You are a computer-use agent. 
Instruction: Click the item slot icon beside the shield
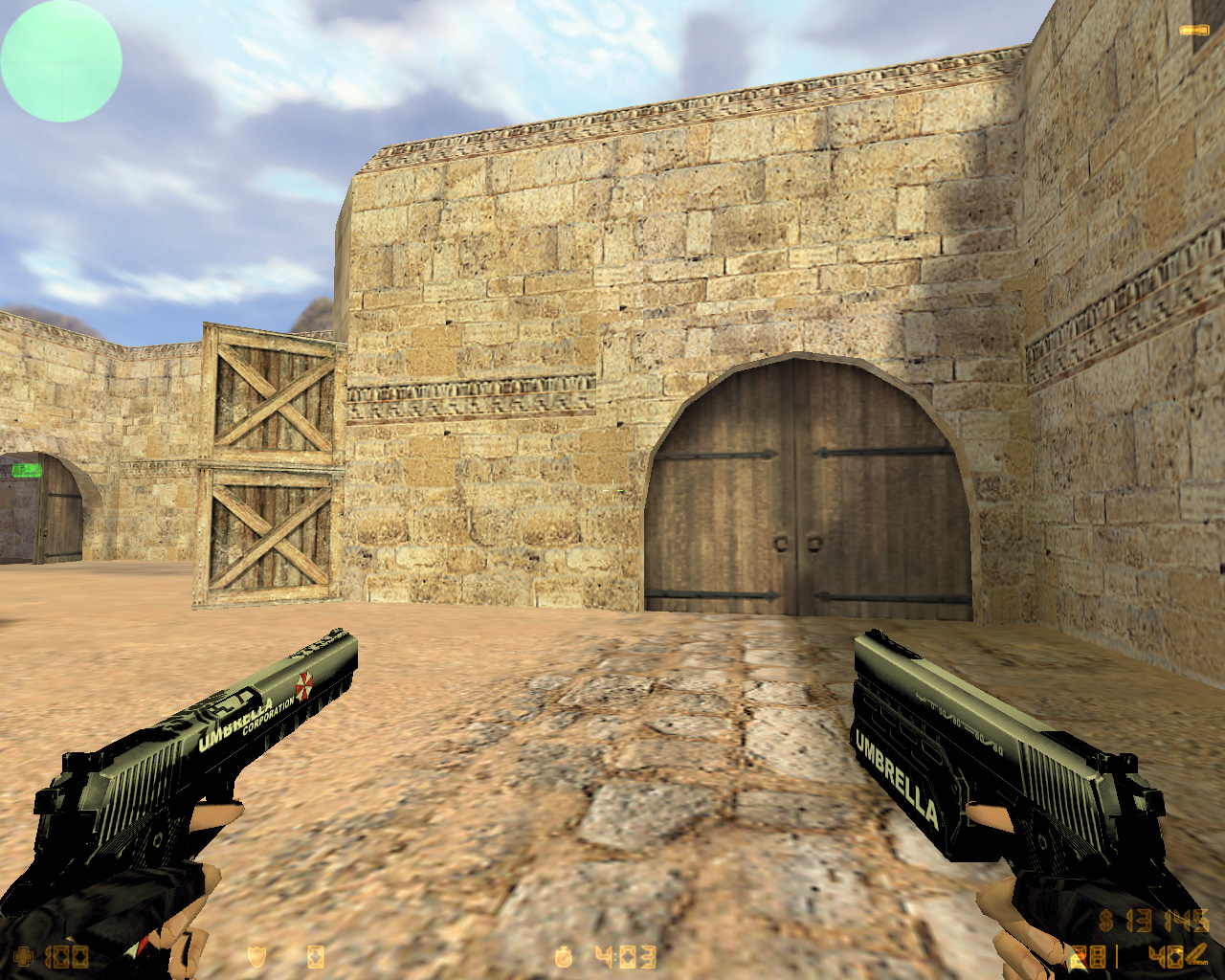[x=316, y=955]
